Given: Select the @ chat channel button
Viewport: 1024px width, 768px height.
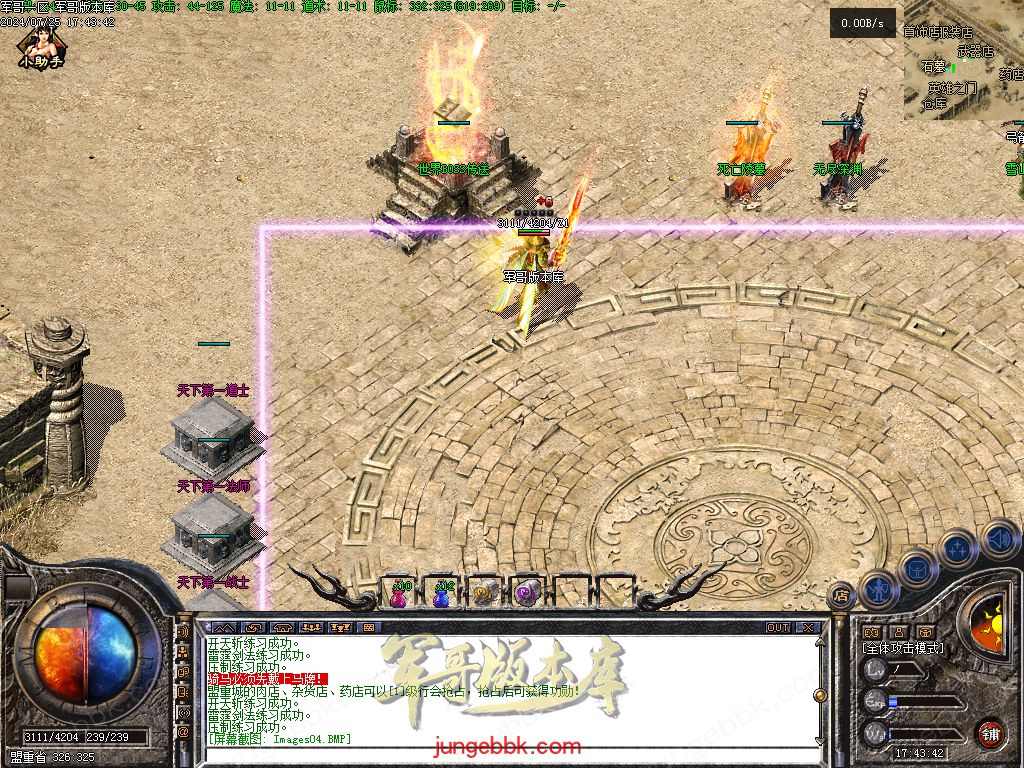Looking at the screenshot, I should [184, 733].
